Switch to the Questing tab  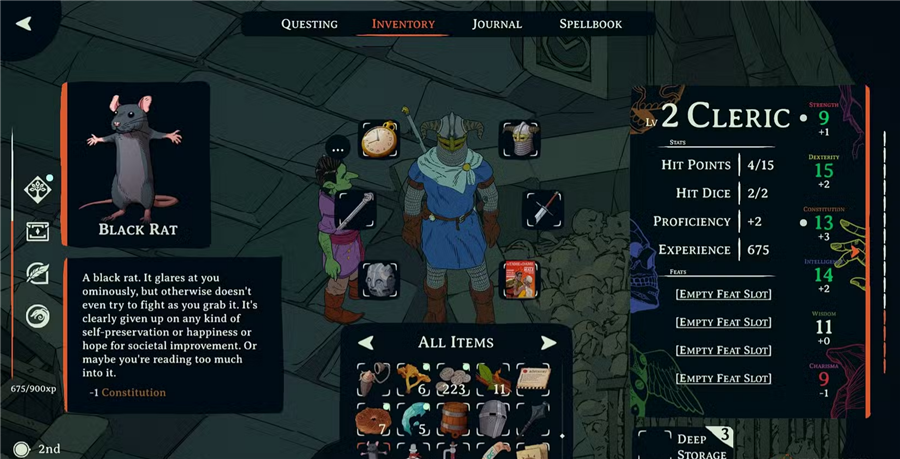pos(309,24)
